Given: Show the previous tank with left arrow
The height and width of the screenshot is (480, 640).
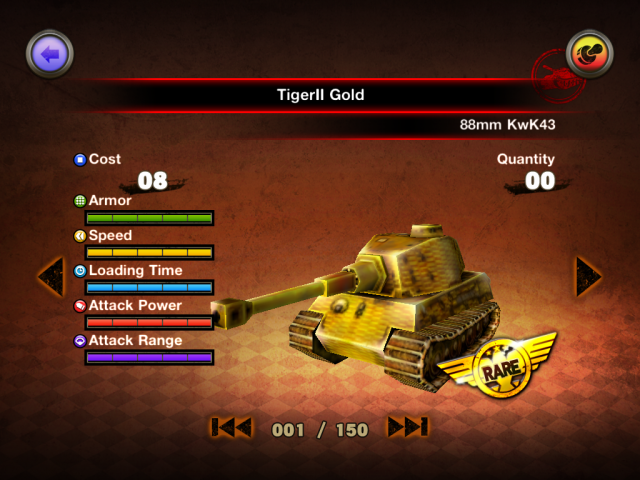Looking at the screenshot, I should click(x=50, y=275).
